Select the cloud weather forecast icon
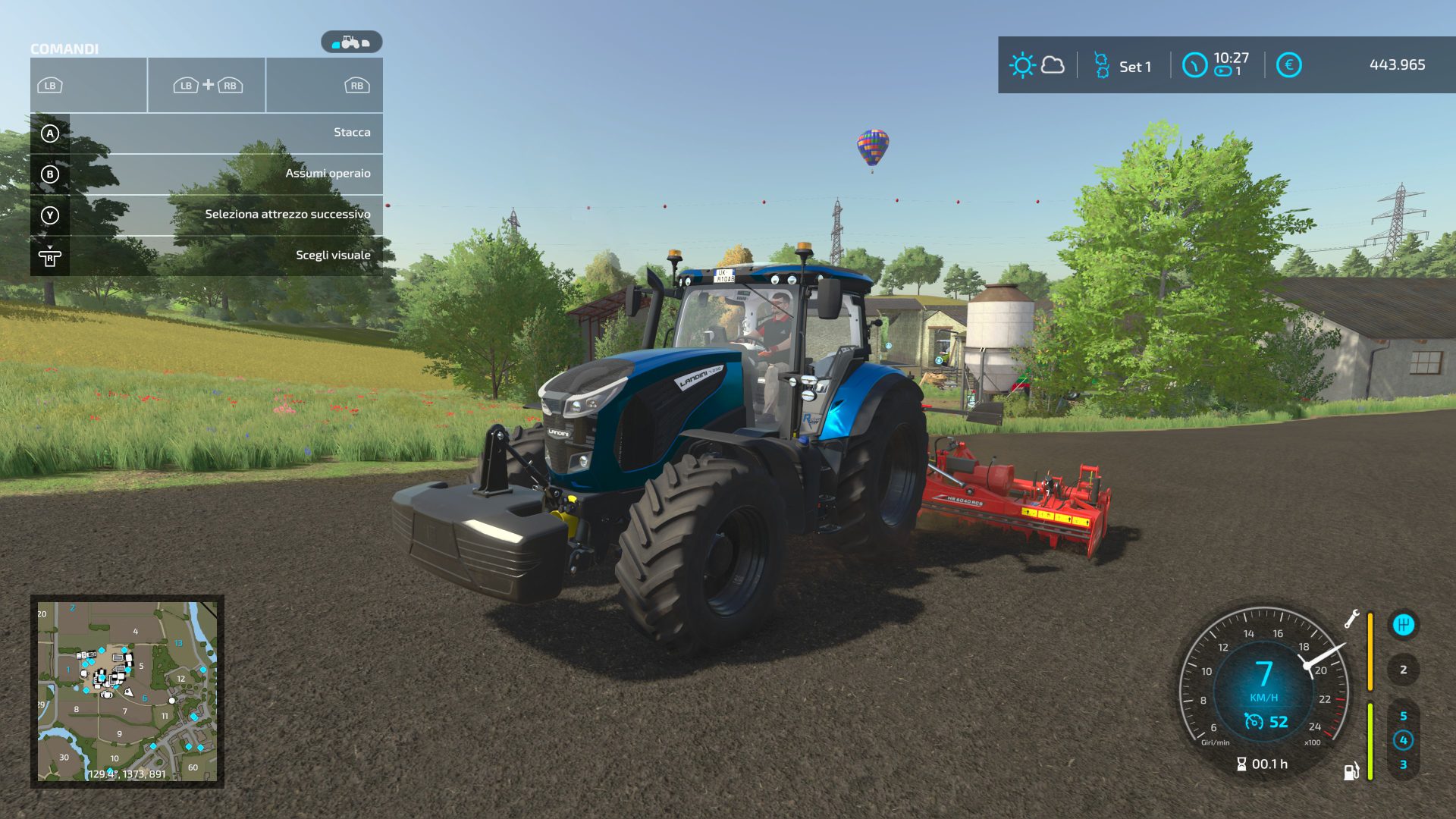This screenshot has height=819, width=1456. 1053,65
